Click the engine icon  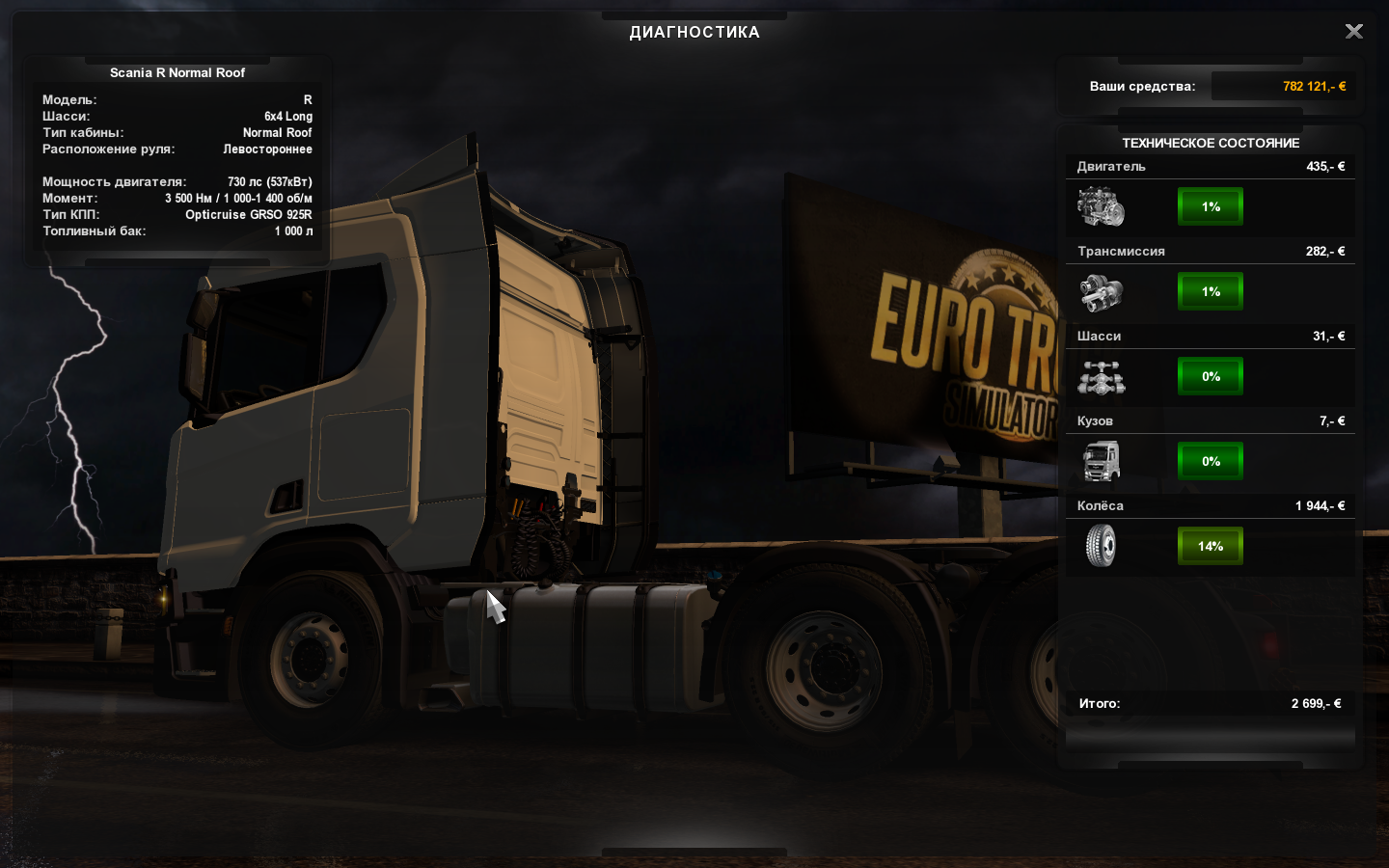click(x=1101, y=206)
